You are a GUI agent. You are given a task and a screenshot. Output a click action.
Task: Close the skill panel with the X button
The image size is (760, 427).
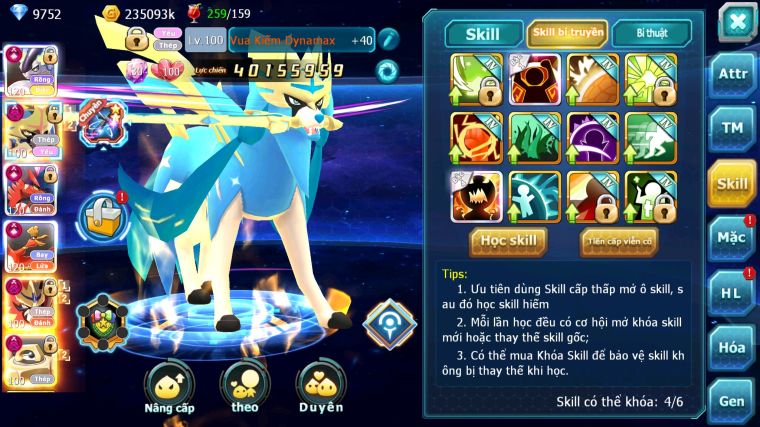(737, 21)
